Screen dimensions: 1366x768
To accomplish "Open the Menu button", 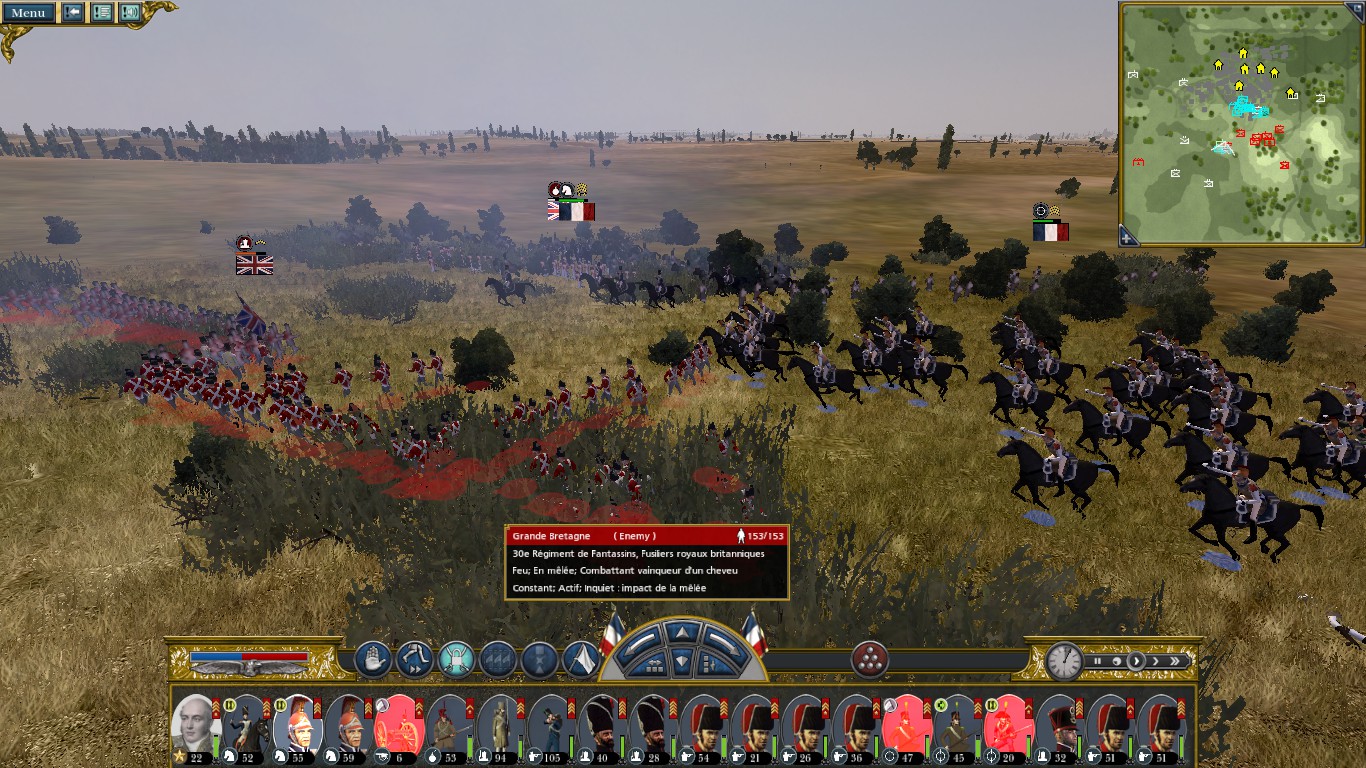I will click(x=28, y=13).
